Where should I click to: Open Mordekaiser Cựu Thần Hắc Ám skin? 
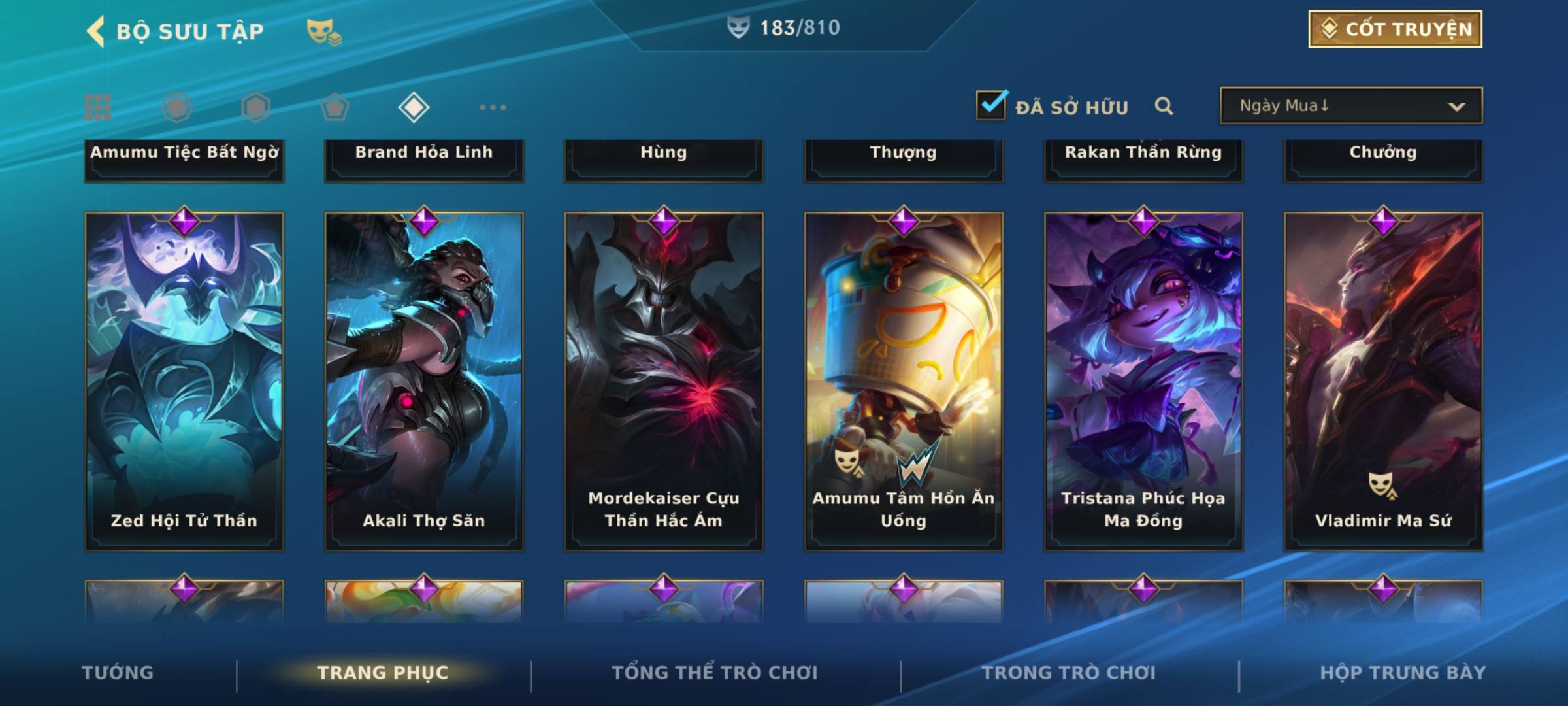[x=664, y=381]
